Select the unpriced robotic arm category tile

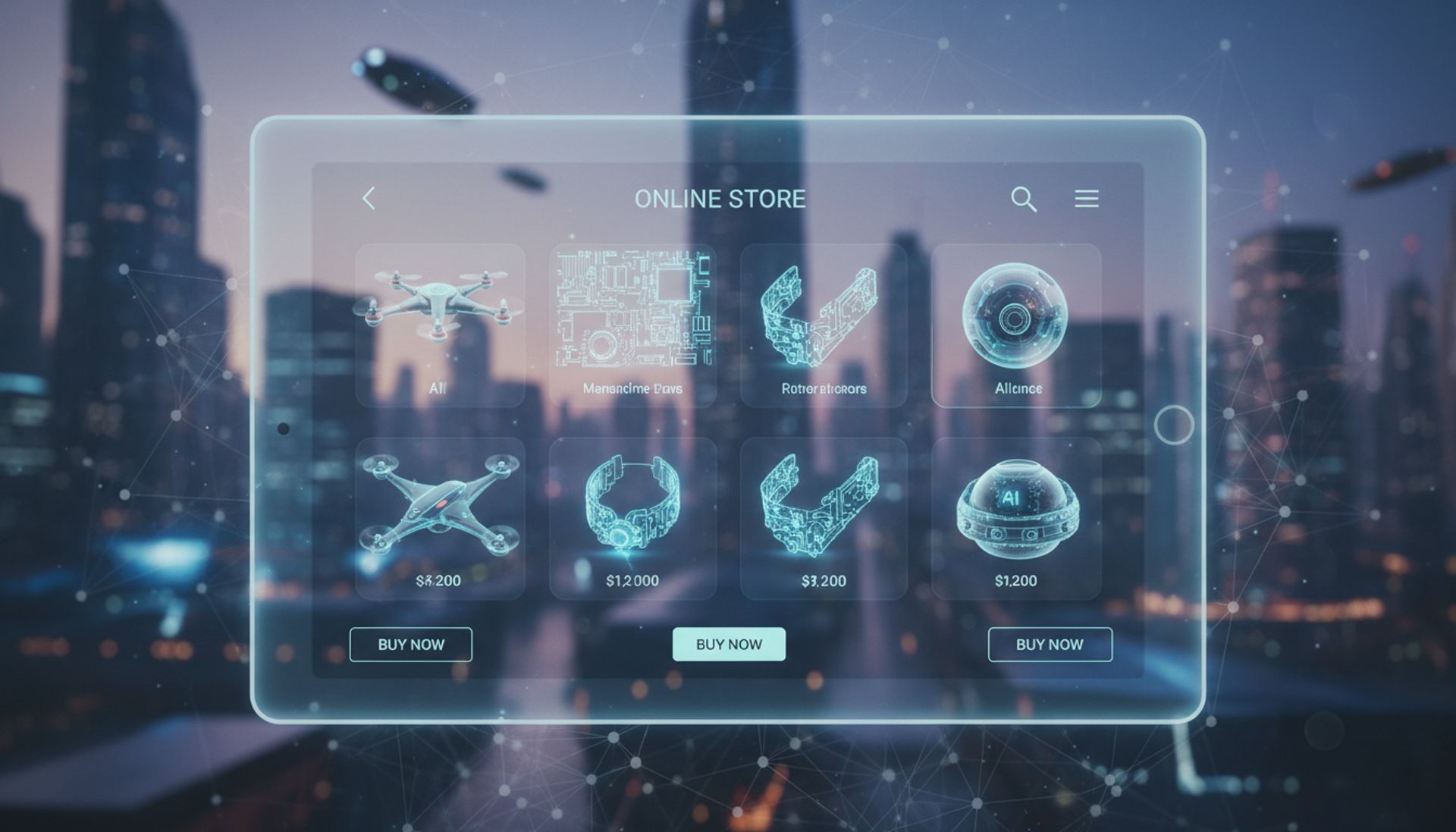click(824, 325)
